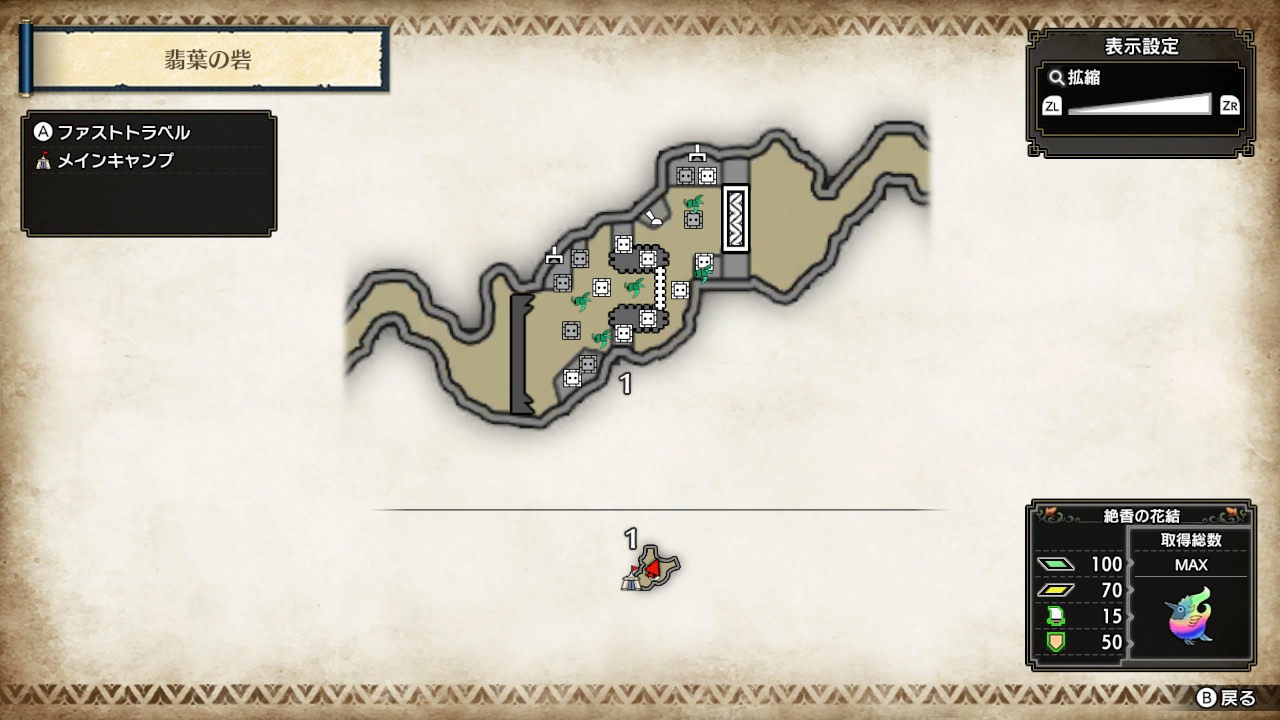This screenshot has height=720, width=1280.
Task: Click the main camp tent icon on the overview map
Action: pyautogui.click(x=630, y=580)
